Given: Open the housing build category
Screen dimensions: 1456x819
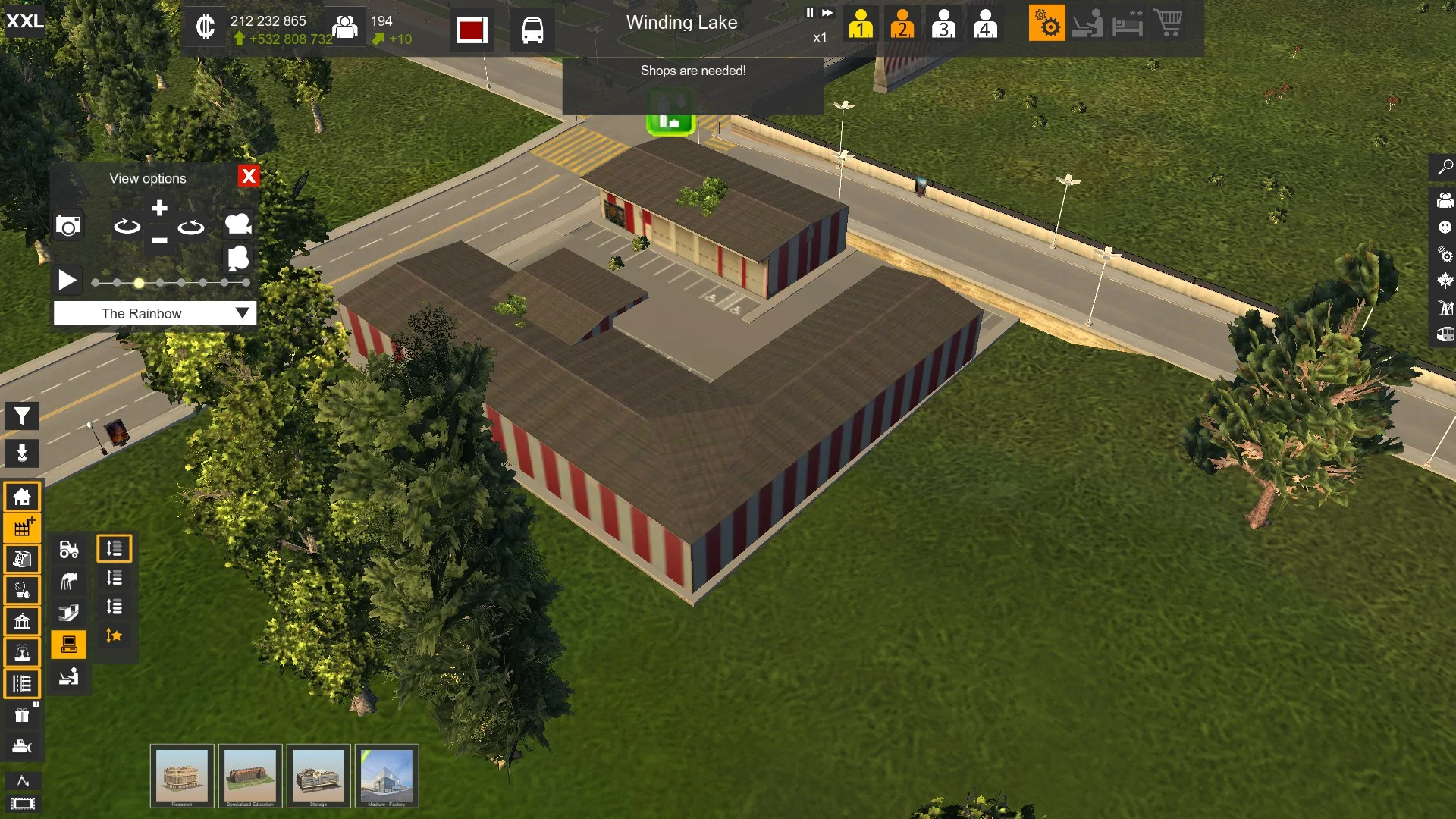Looking at the screenshot, I should pyautogui.click(x=22, y=497).
